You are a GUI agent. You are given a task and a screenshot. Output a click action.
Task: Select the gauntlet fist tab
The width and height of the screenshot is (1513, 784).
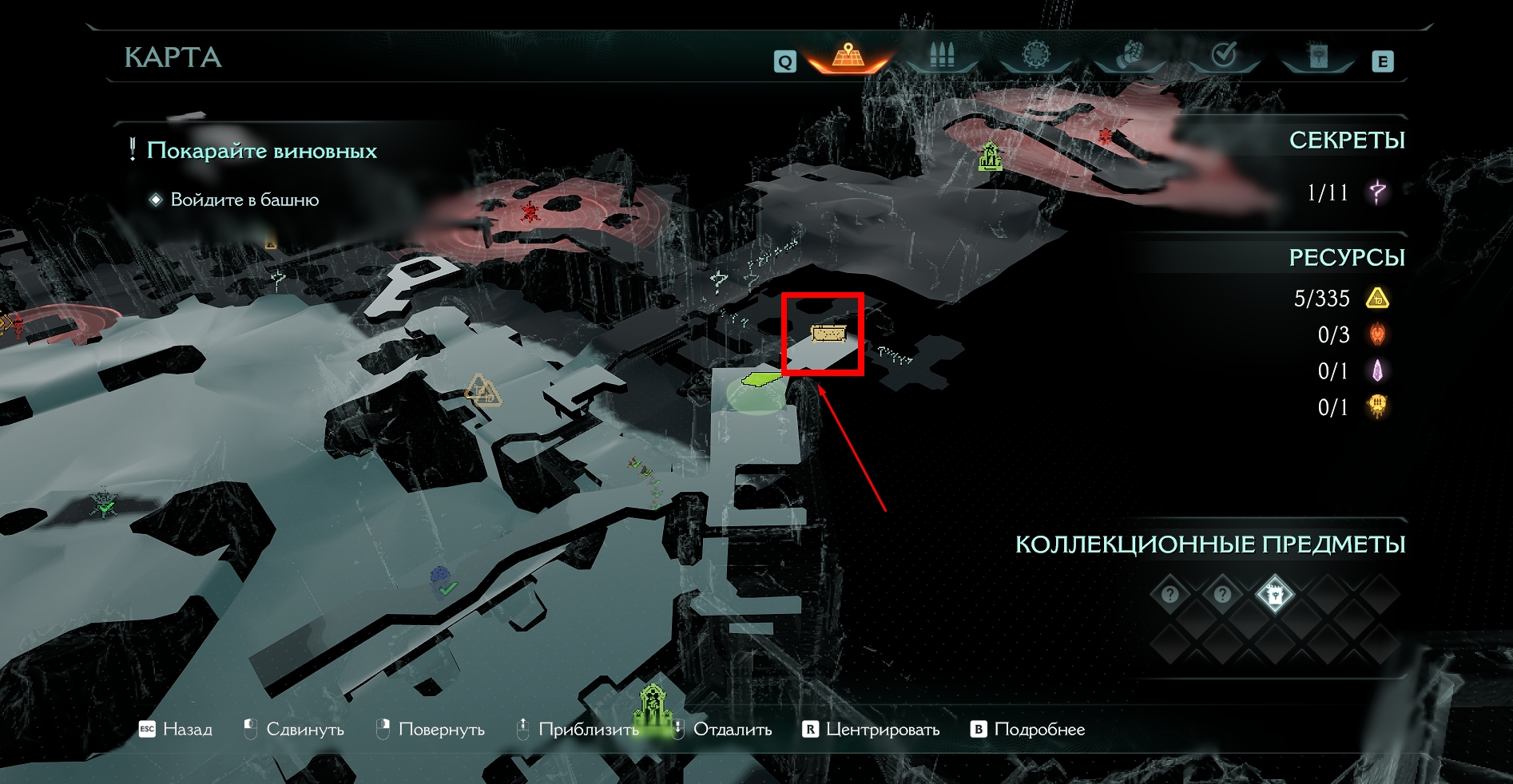point(1130,56)
